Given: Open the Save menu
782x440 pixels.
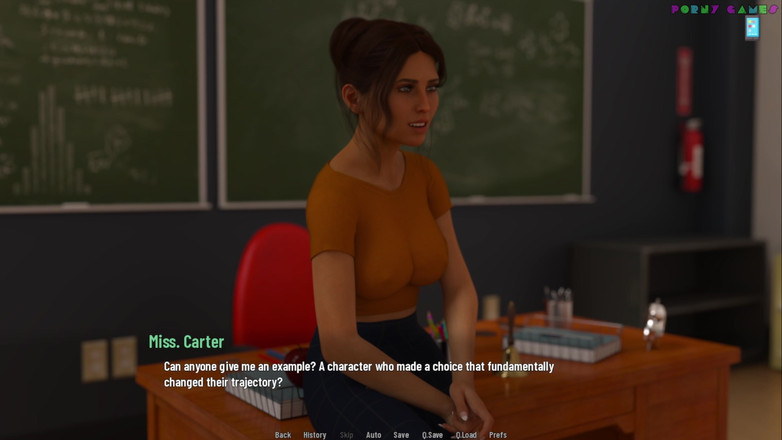Looking at the screenshot, I should click(x=401, y=435).
